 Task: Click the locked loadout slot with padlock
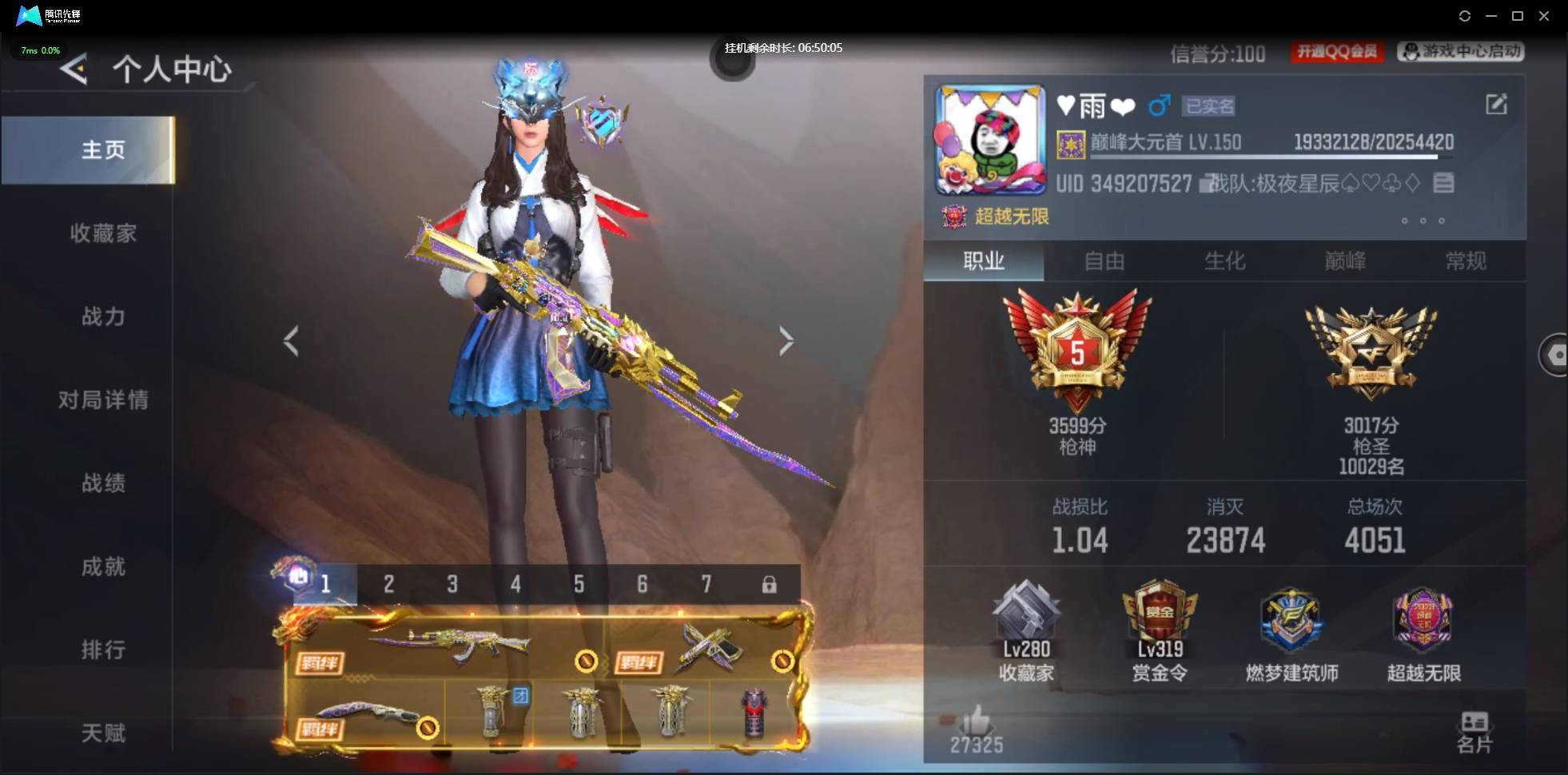[768, 584]
